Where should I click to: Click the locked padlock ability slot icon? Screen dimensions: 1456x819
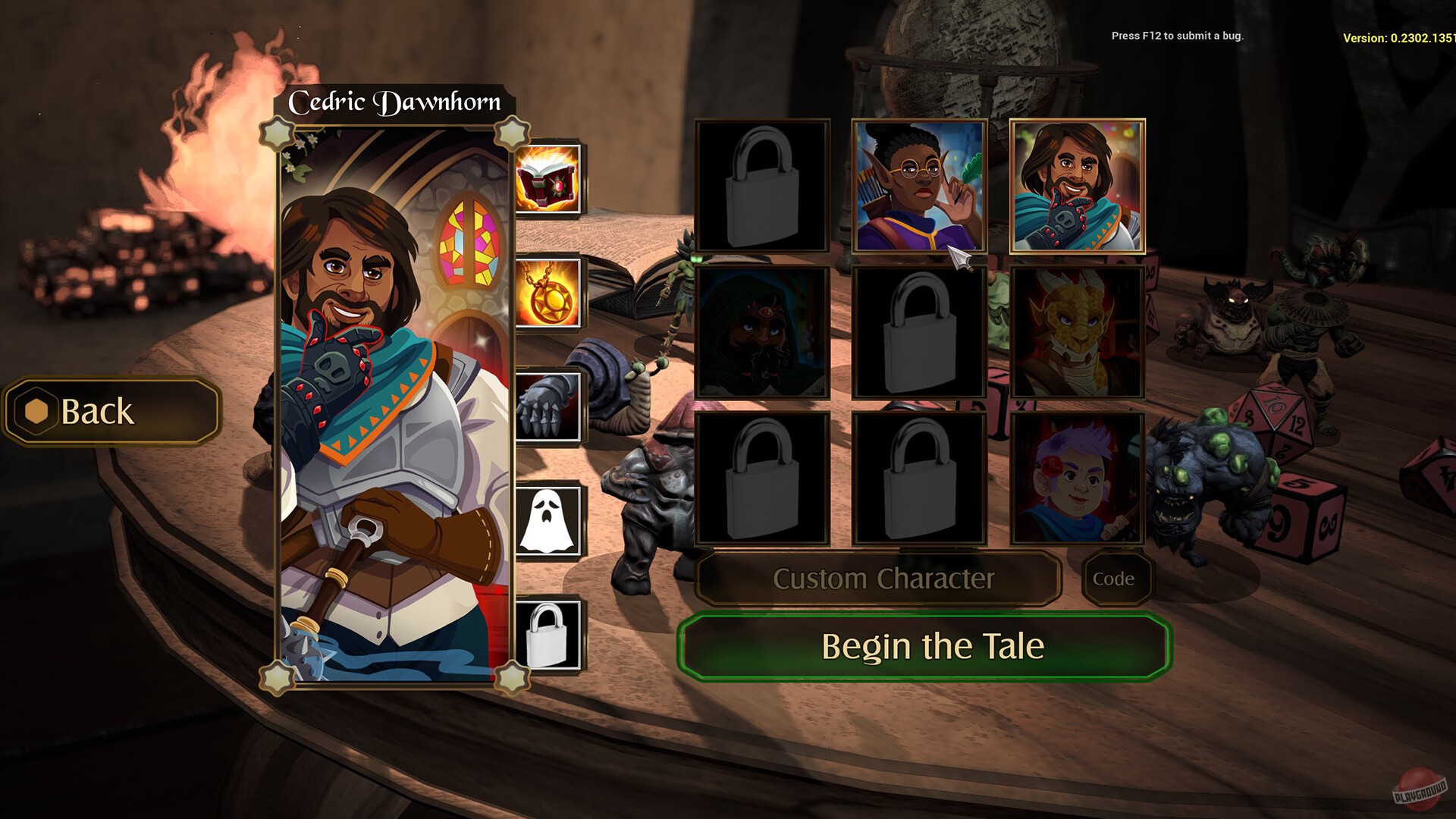click(x=548, y=635)
